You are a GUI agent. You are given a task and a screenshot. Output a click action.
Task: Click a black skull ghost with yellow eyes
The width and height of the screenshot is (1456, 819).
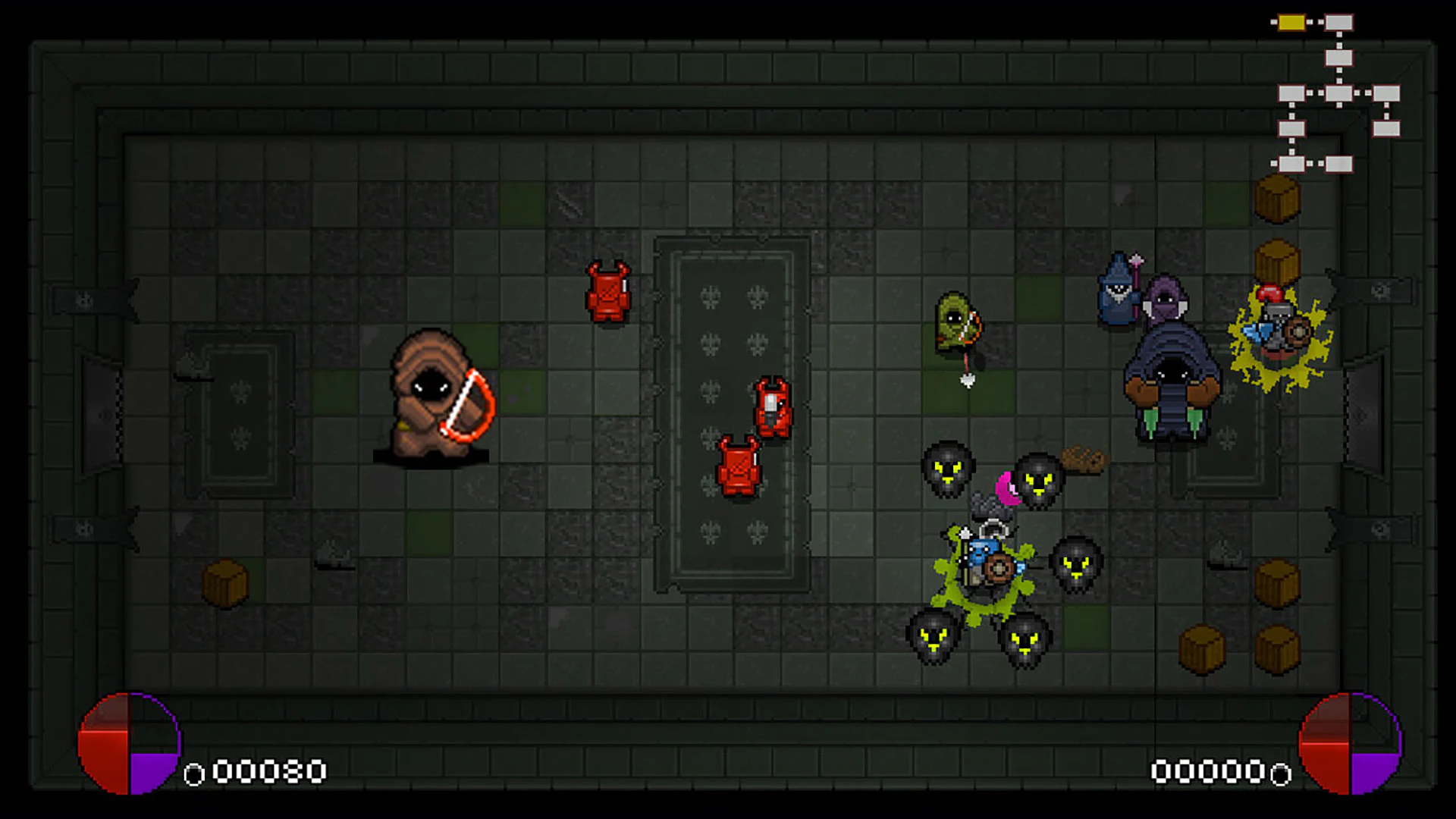pos(948,470)
